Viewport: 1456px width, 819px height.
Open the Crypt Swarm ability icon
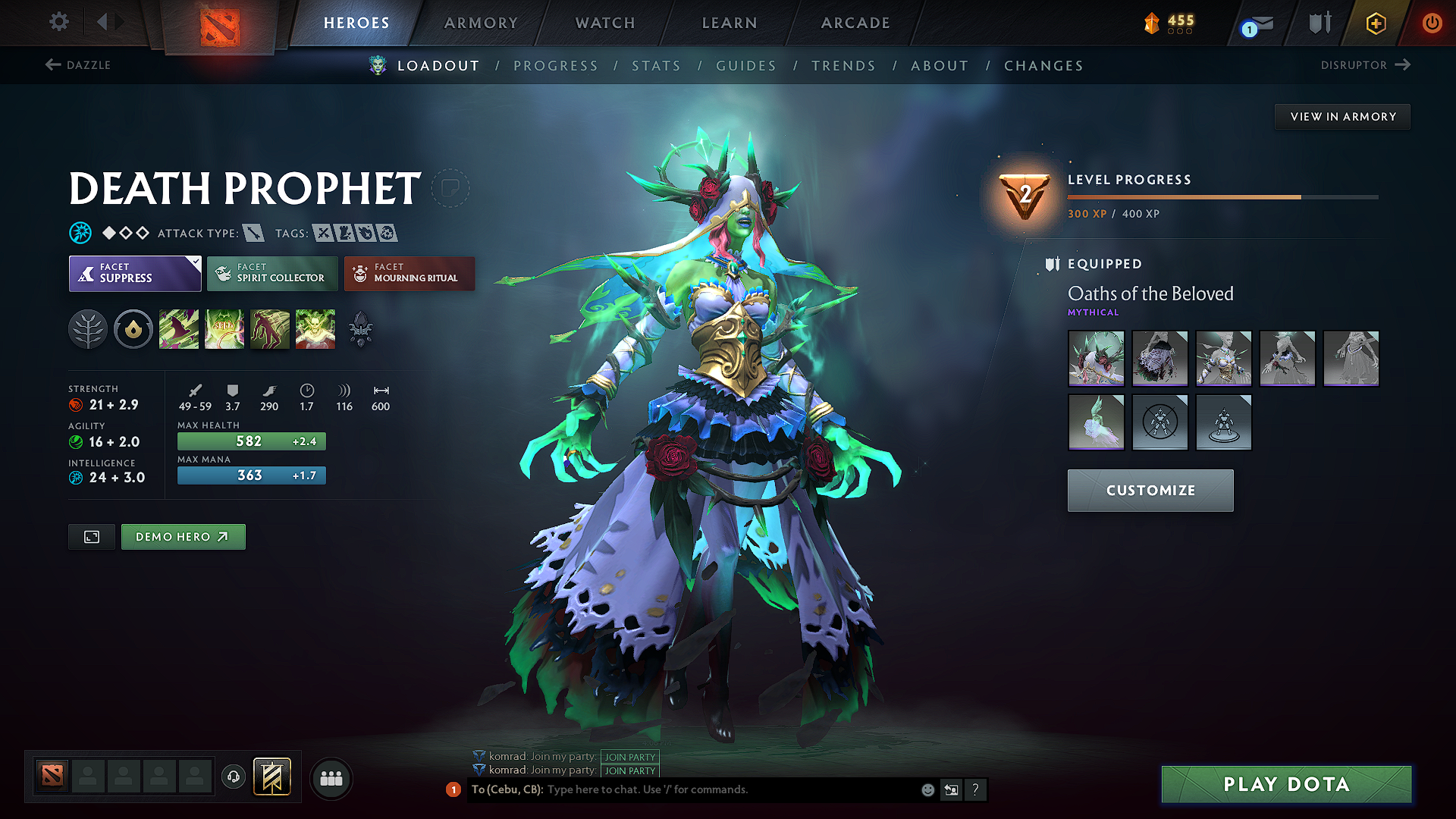tap(179, 328)
